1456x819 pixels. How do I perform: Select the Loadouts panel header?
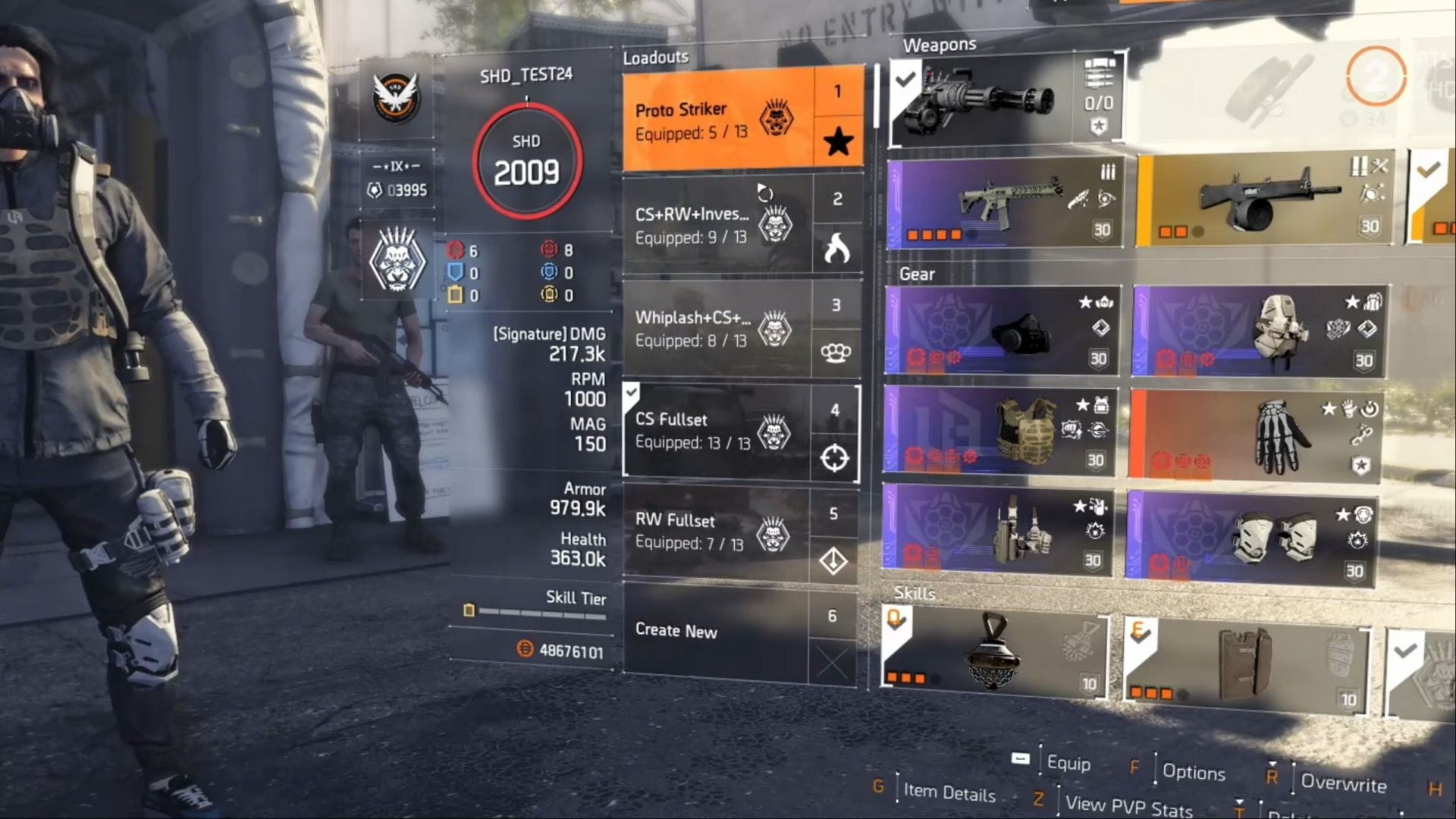[655, 56]
